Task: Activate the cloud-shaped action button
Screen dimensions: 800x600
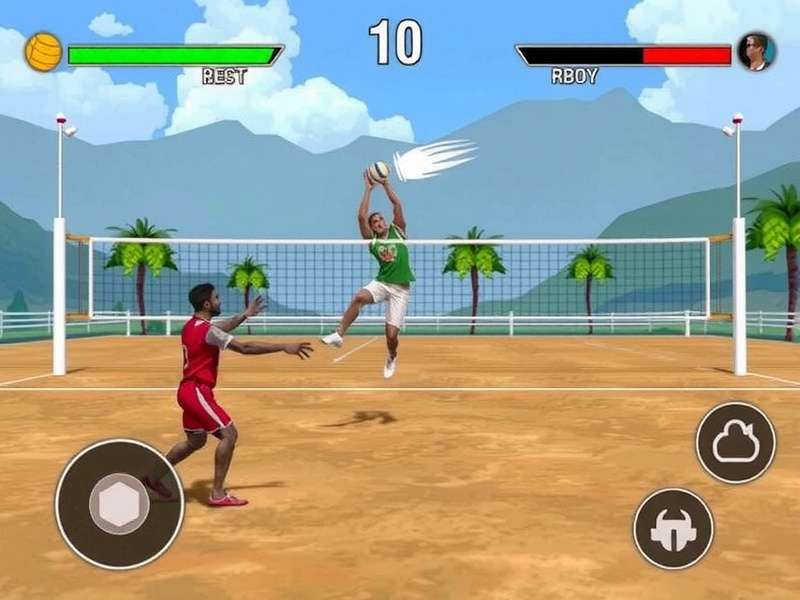Action: tap(736, 442)
